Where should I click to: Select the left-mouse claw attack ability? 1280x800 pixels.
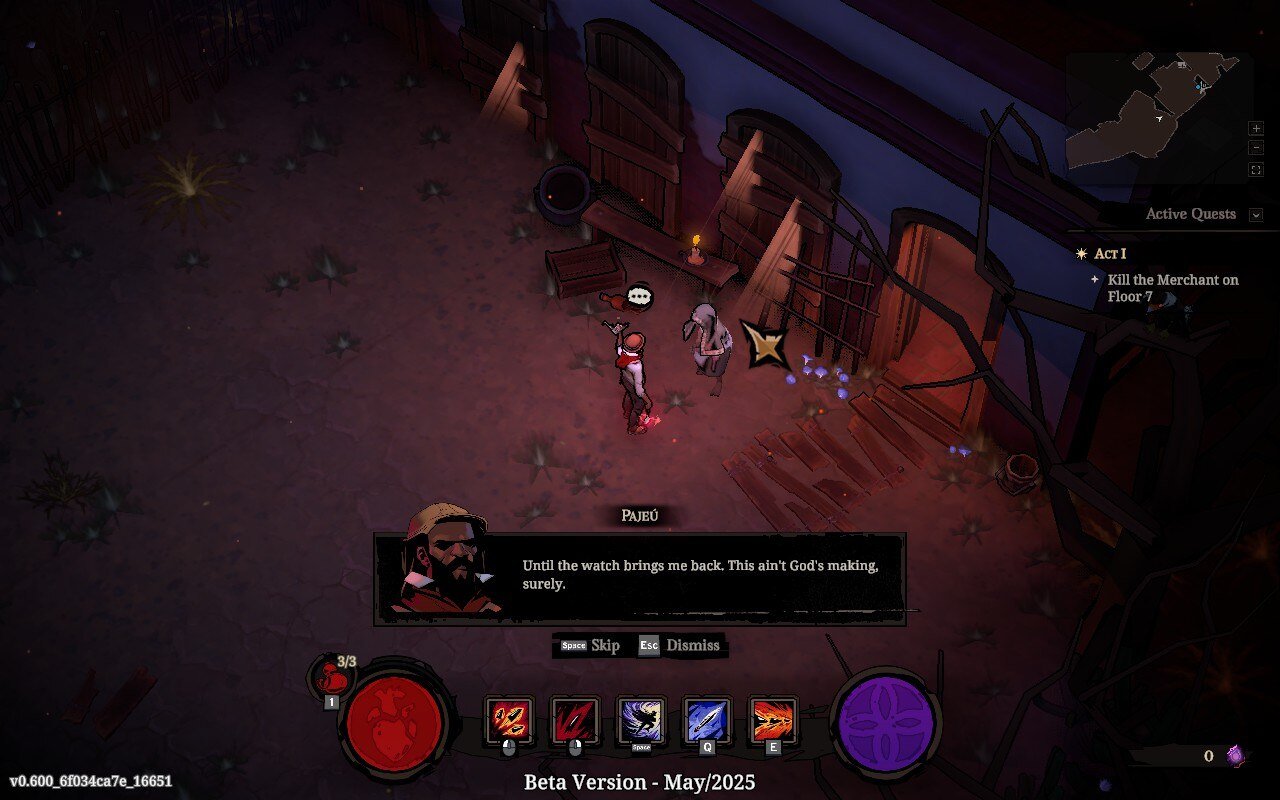[510, 722]
